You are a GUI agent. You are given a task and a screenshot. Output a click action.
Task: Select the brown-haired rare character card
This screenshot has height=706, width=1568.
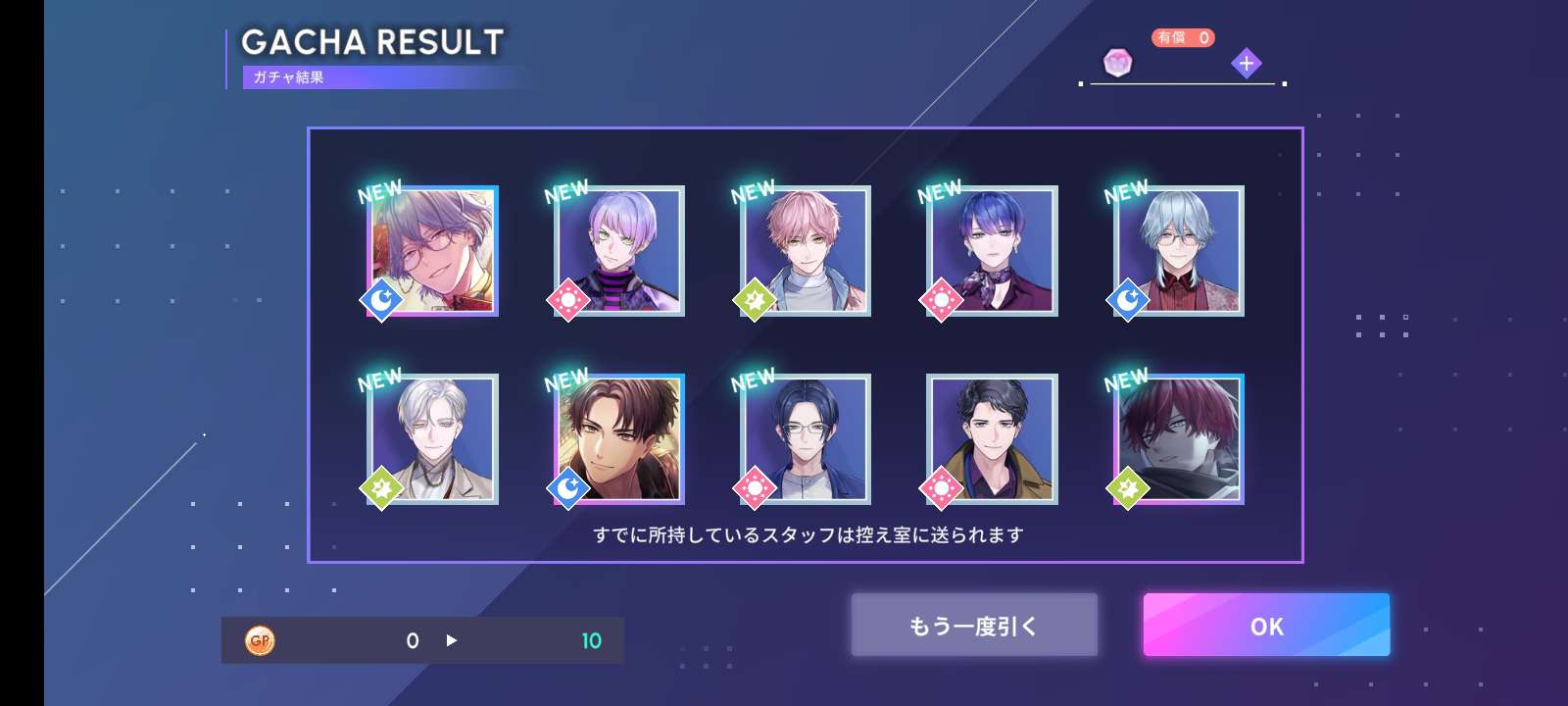619,439
